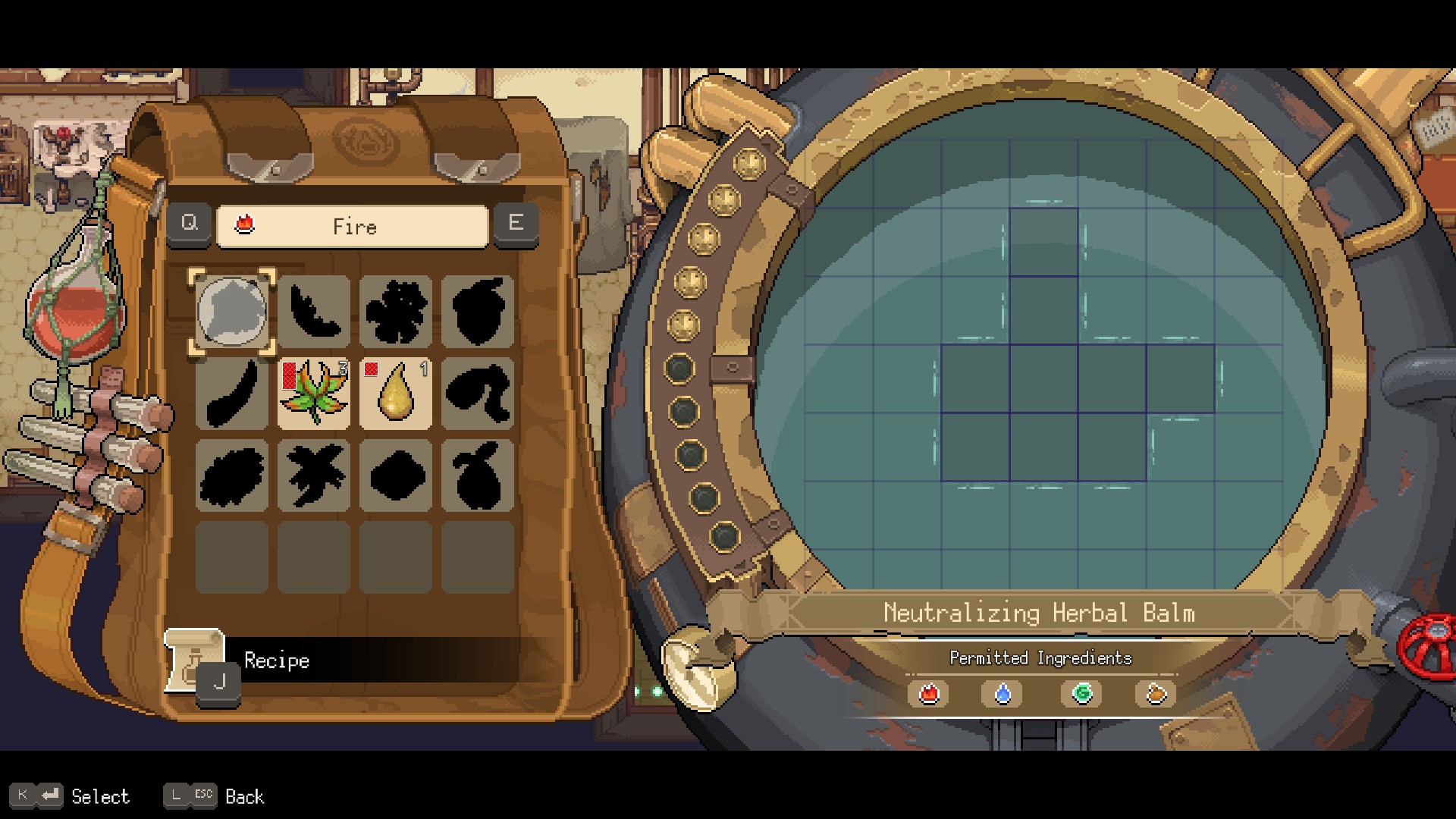Screen dimensions: 1456x819
Task: Select the orange-green leaf ingredient
Action: tap(313, 394)
